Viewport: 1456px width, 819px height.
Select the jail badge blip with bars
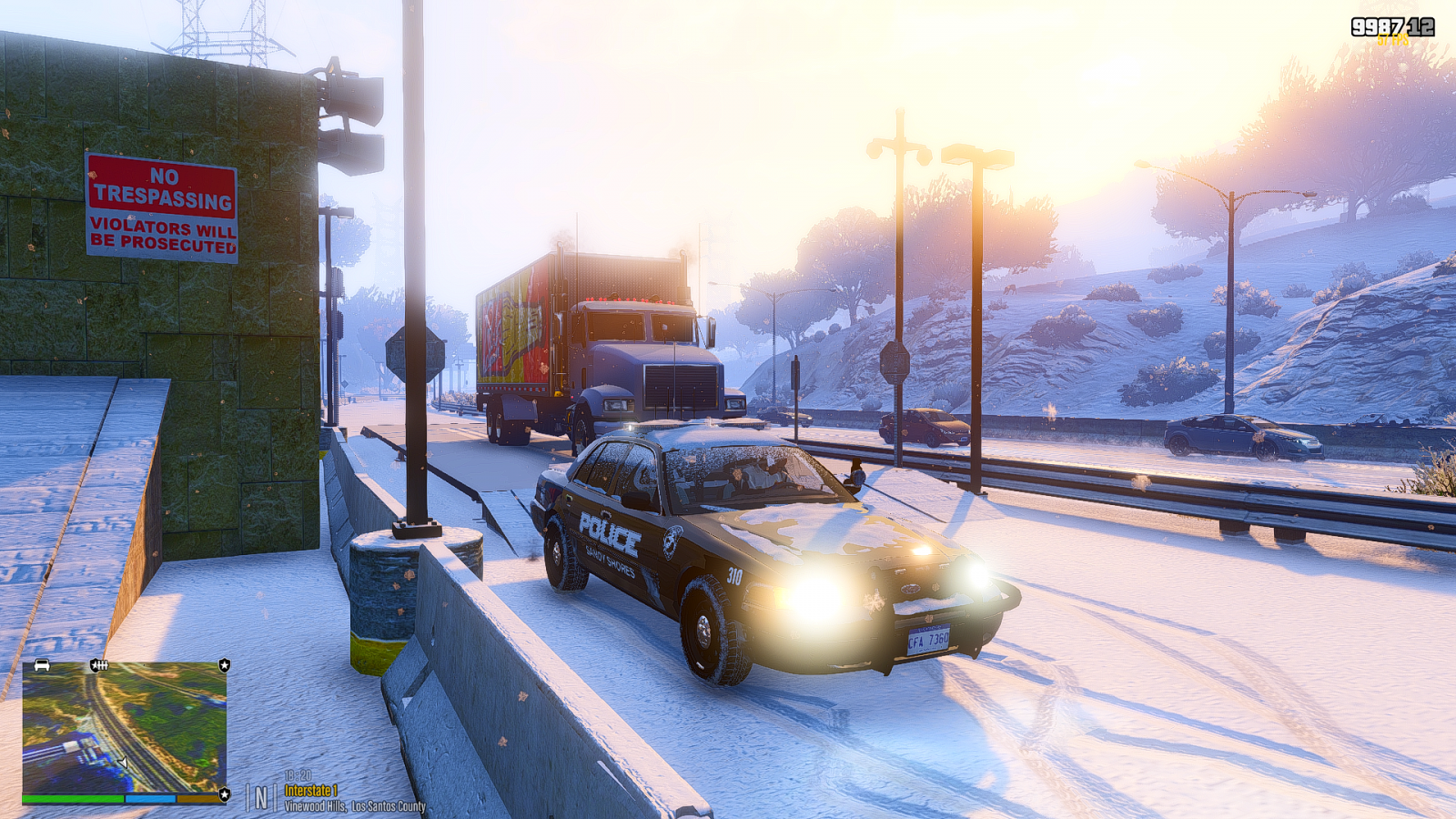pos(98,666)
